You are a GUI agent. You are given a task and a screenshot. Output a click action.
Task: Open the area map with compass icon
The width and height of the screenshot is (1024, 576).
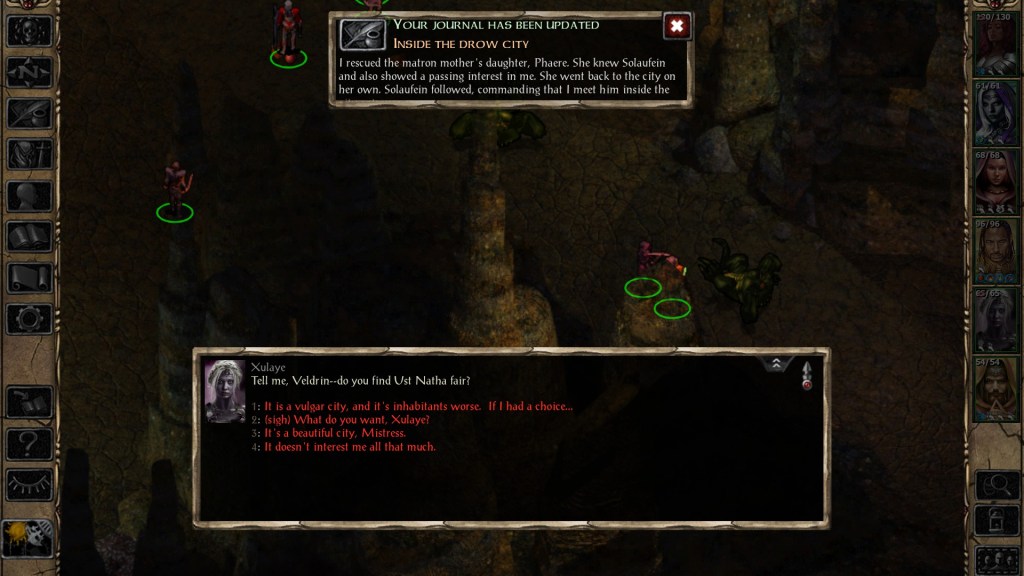tap(29, 72)
